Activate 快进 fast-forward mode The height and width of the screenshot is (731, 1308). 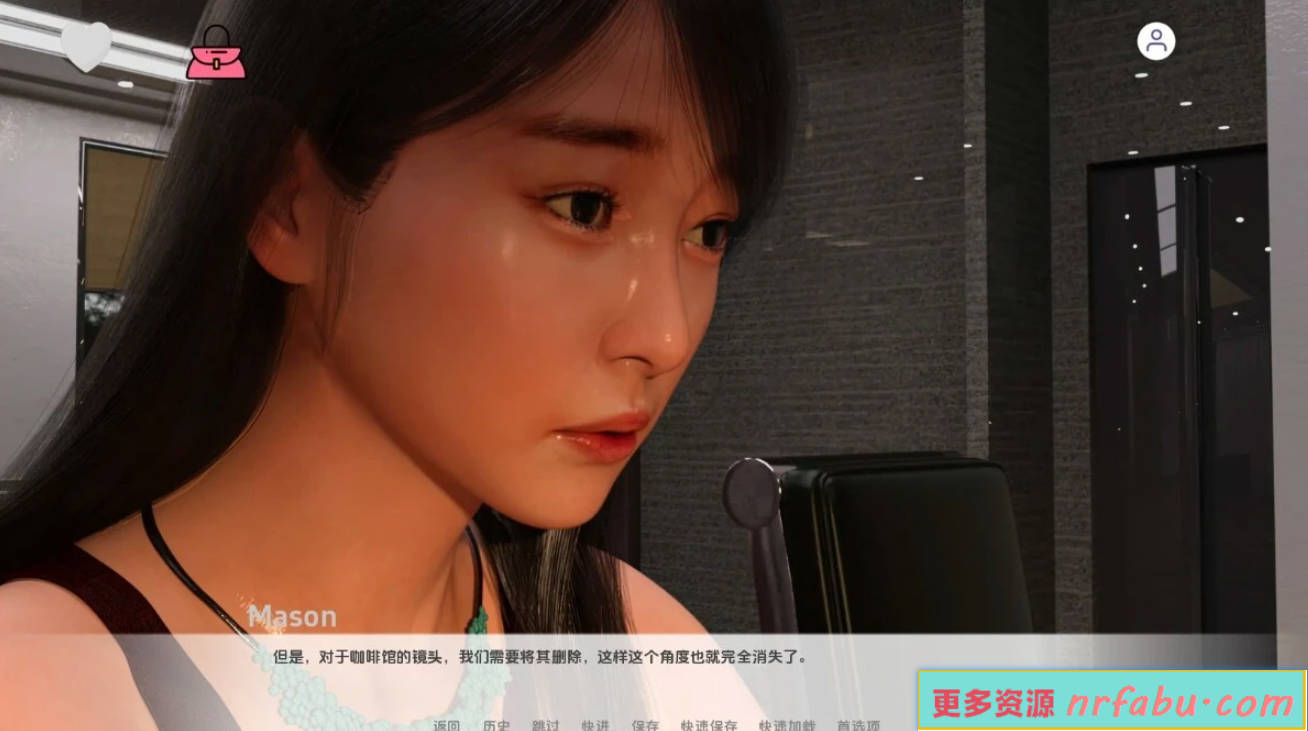point(595,722)
